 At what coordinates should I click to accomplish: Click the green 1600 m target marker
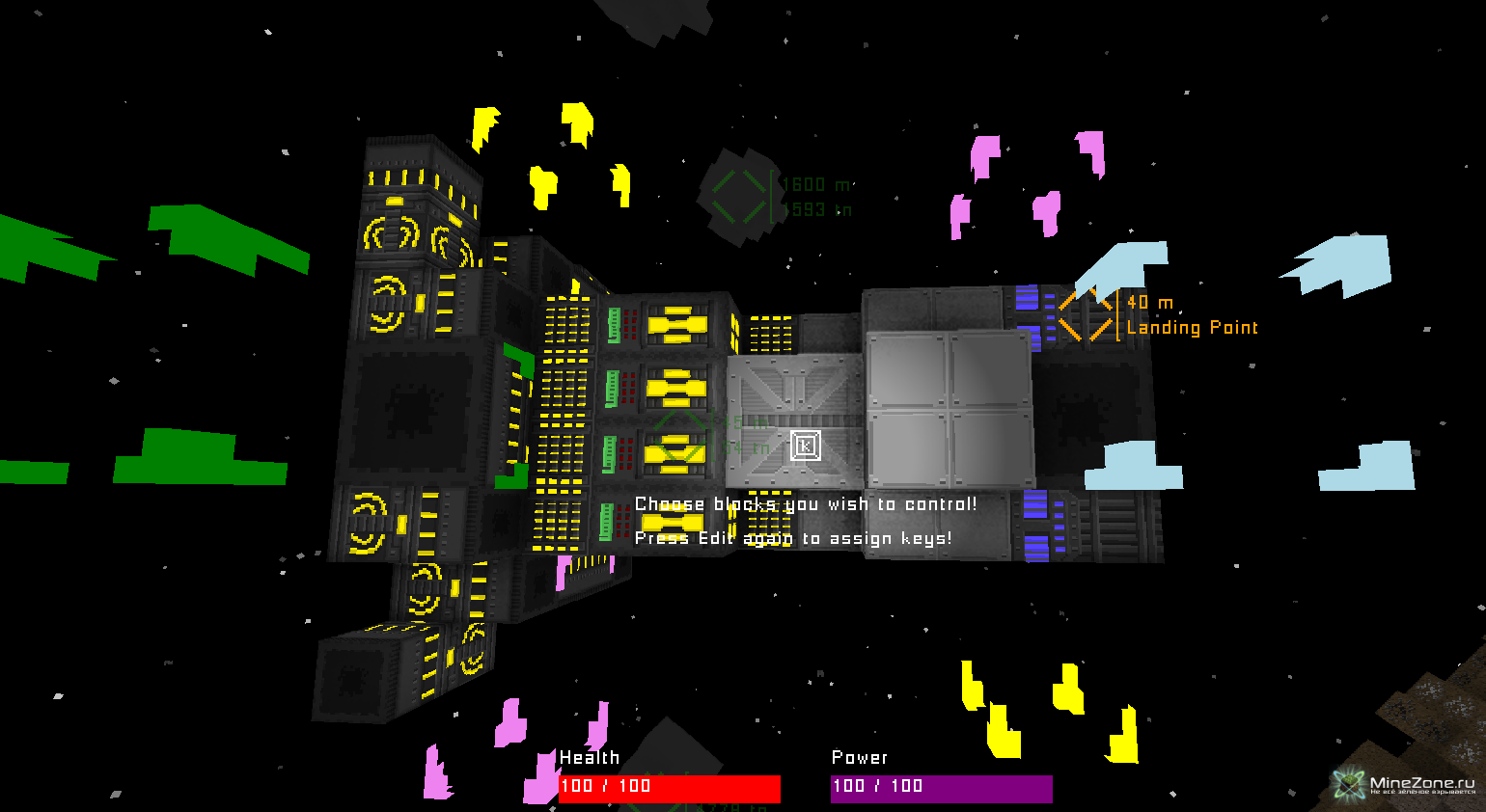(x=739, y=196)
